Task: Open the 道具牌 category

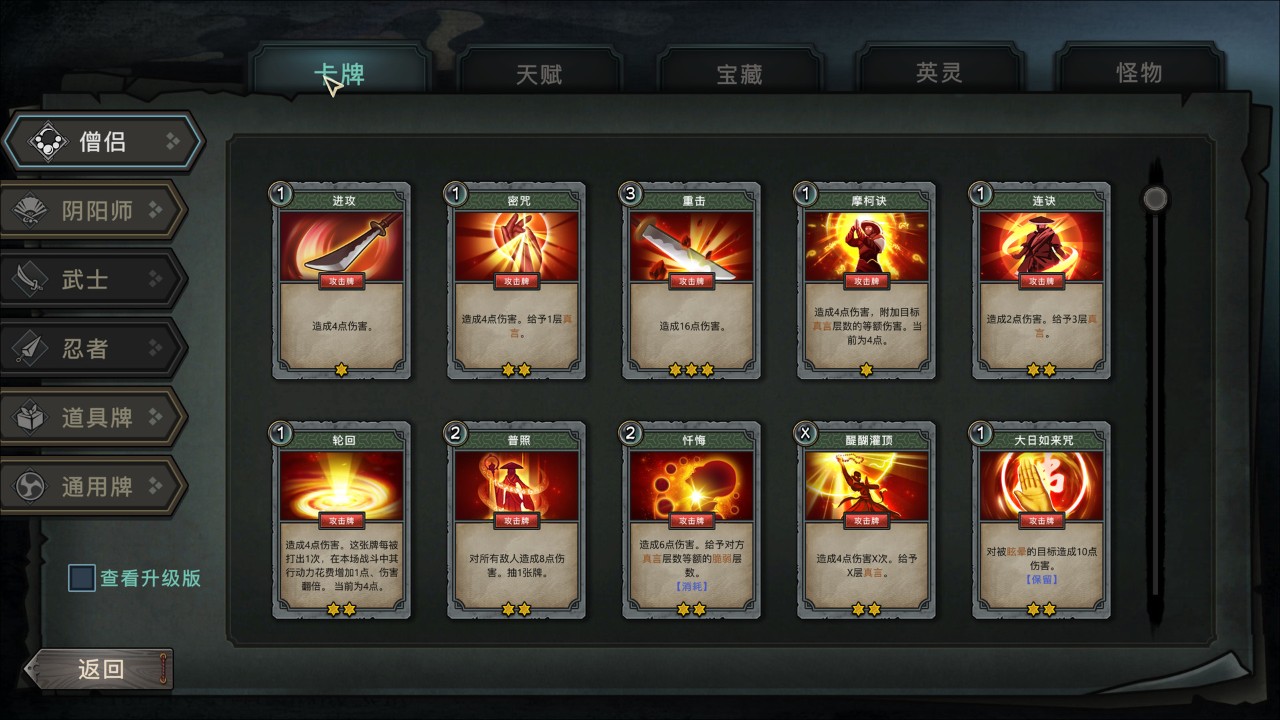Action: (96, 418)
